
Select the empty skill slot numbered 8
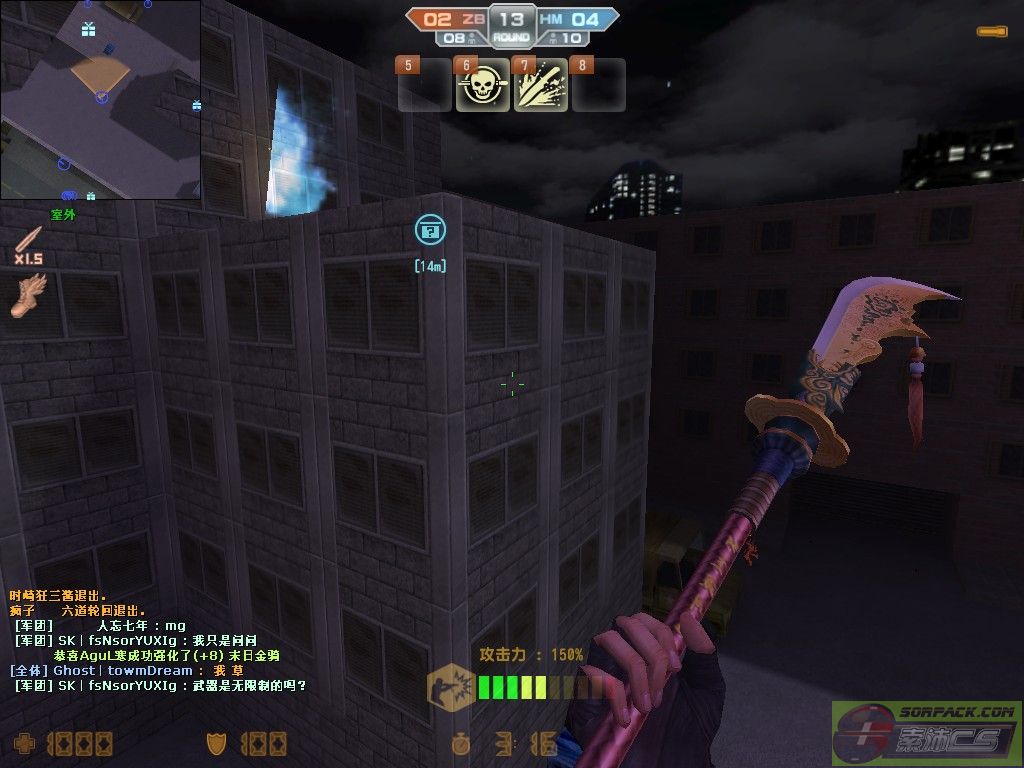click(x=598, y=87)
